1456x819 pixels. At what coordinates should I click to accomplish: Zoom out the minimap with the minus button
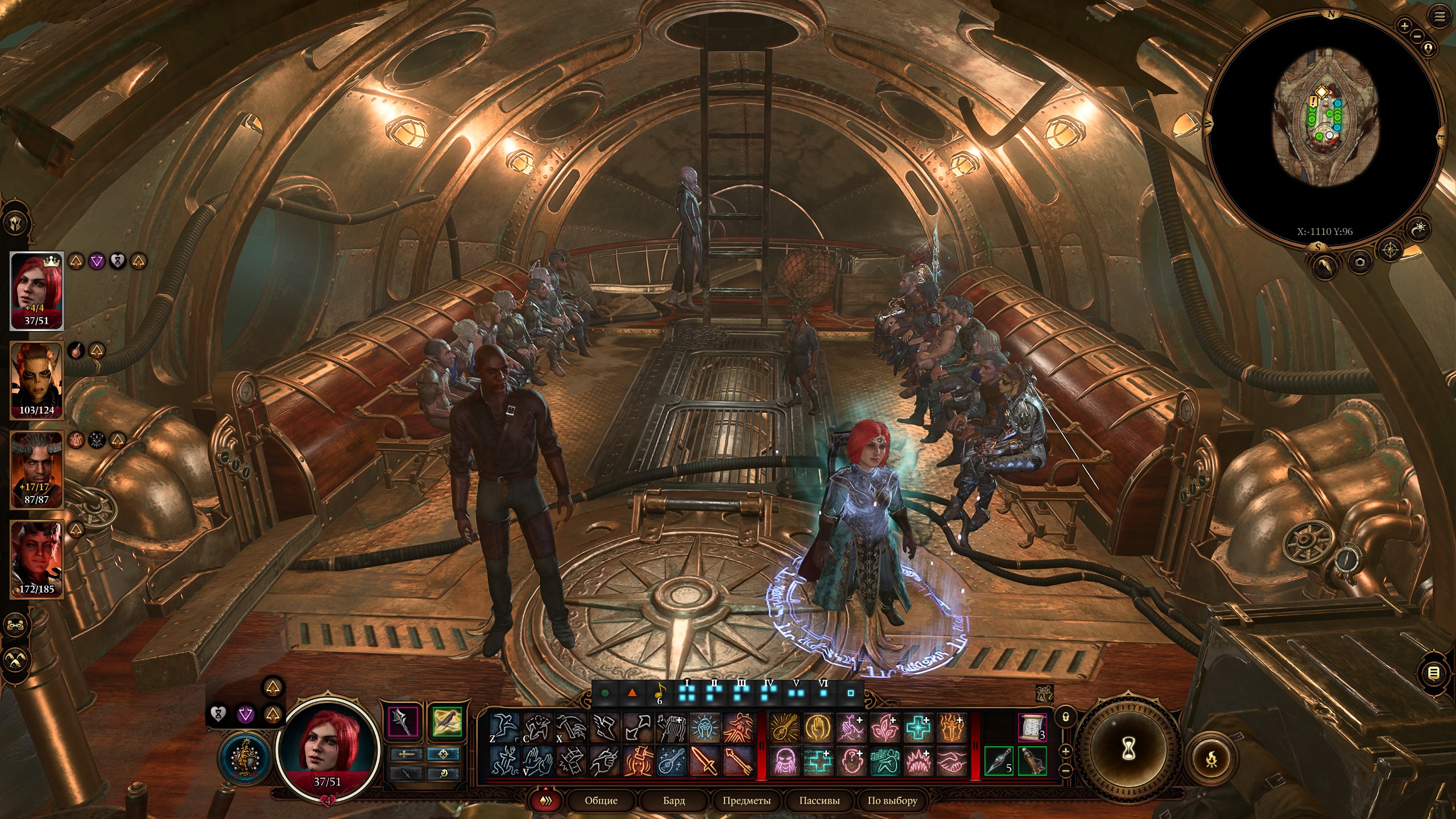[1417, 37]
